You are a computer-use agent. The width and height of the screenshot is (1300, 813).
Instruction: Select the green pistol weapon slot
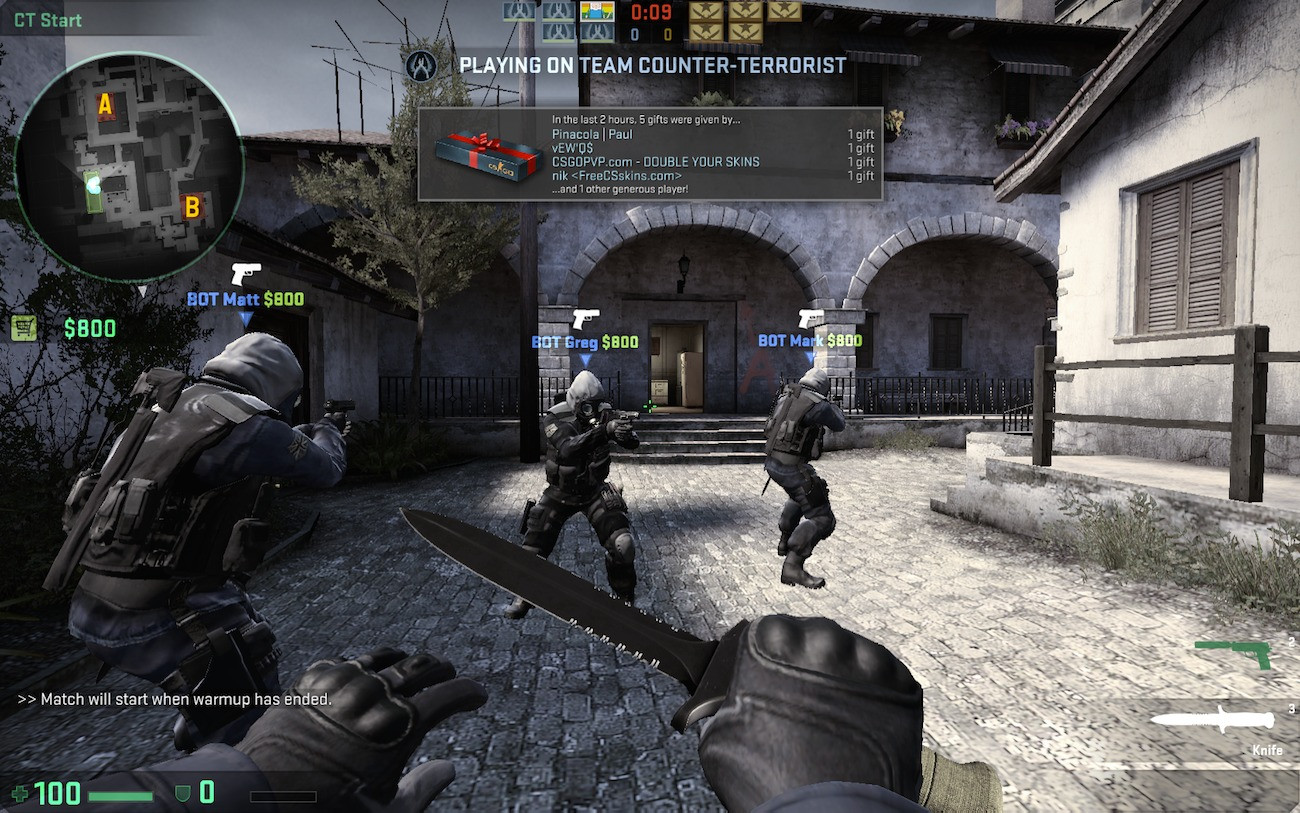tap(1233, 654)
